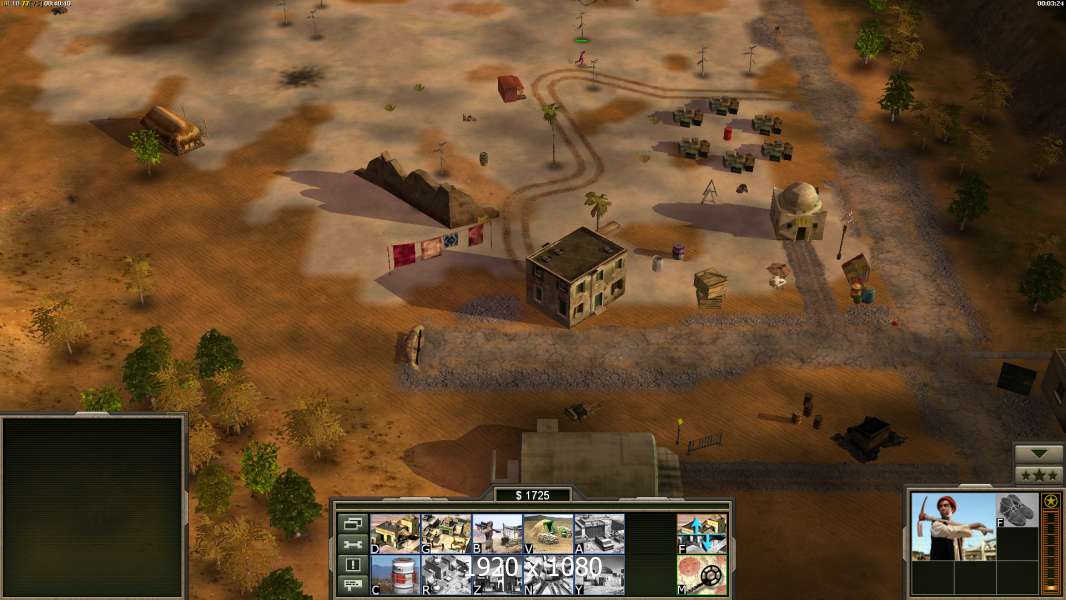This screenshot has width=1066, height=600.
Task: Select the greyed-out structure icon labeled R
Action: (x=446, y=574)
